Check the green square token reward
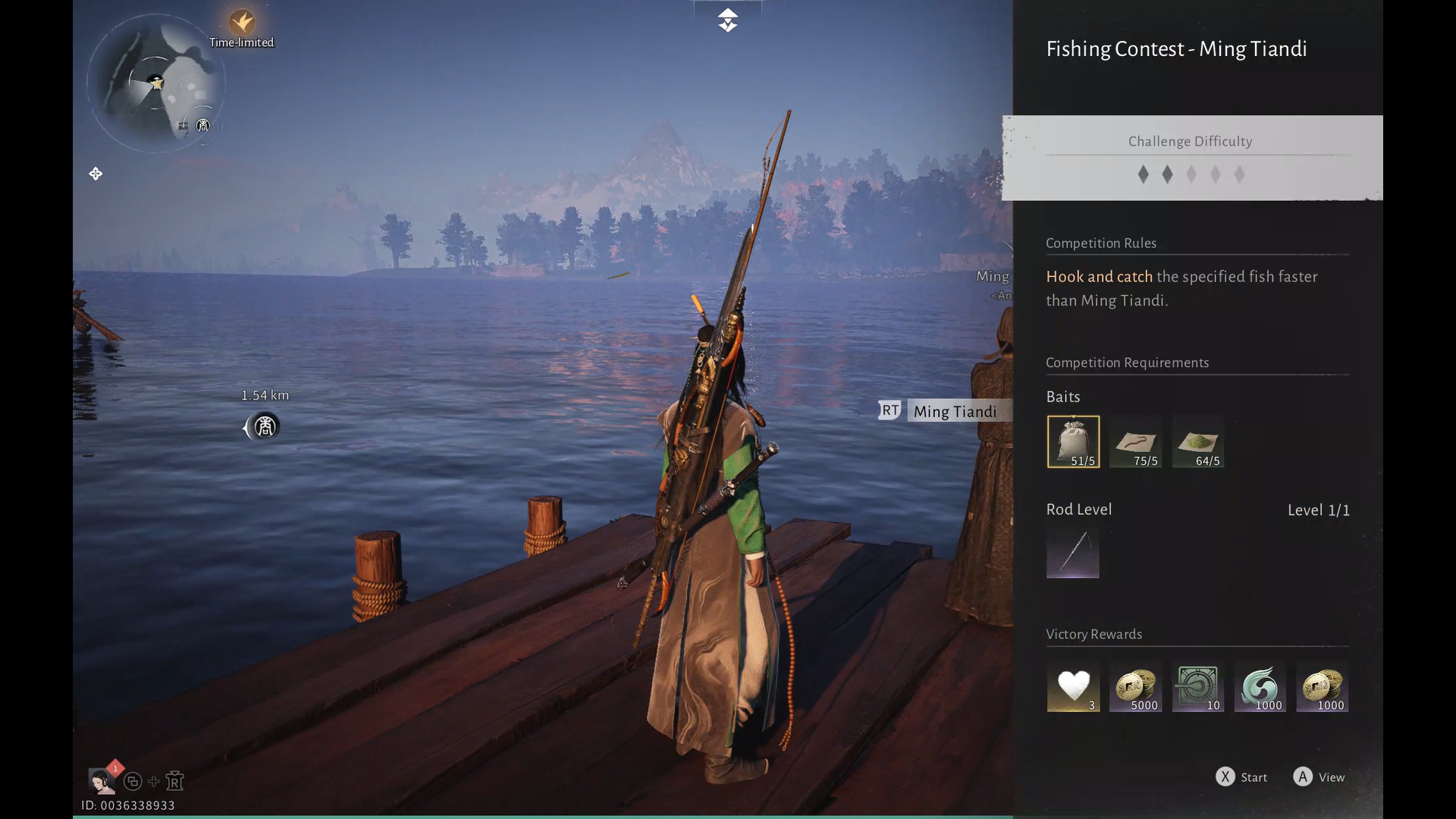This screenshot has width=1456, height=819. coord(1197,687)
